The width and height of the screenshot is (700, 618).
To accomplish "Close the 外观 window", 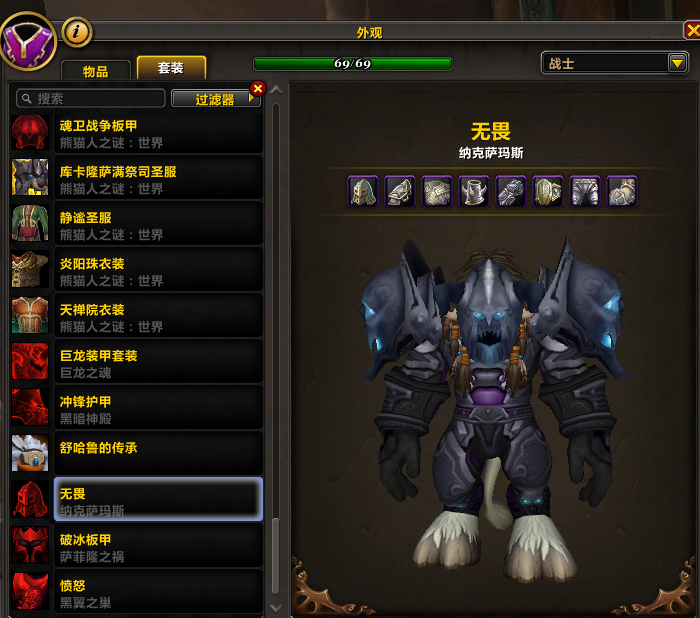I will point(691,30).
